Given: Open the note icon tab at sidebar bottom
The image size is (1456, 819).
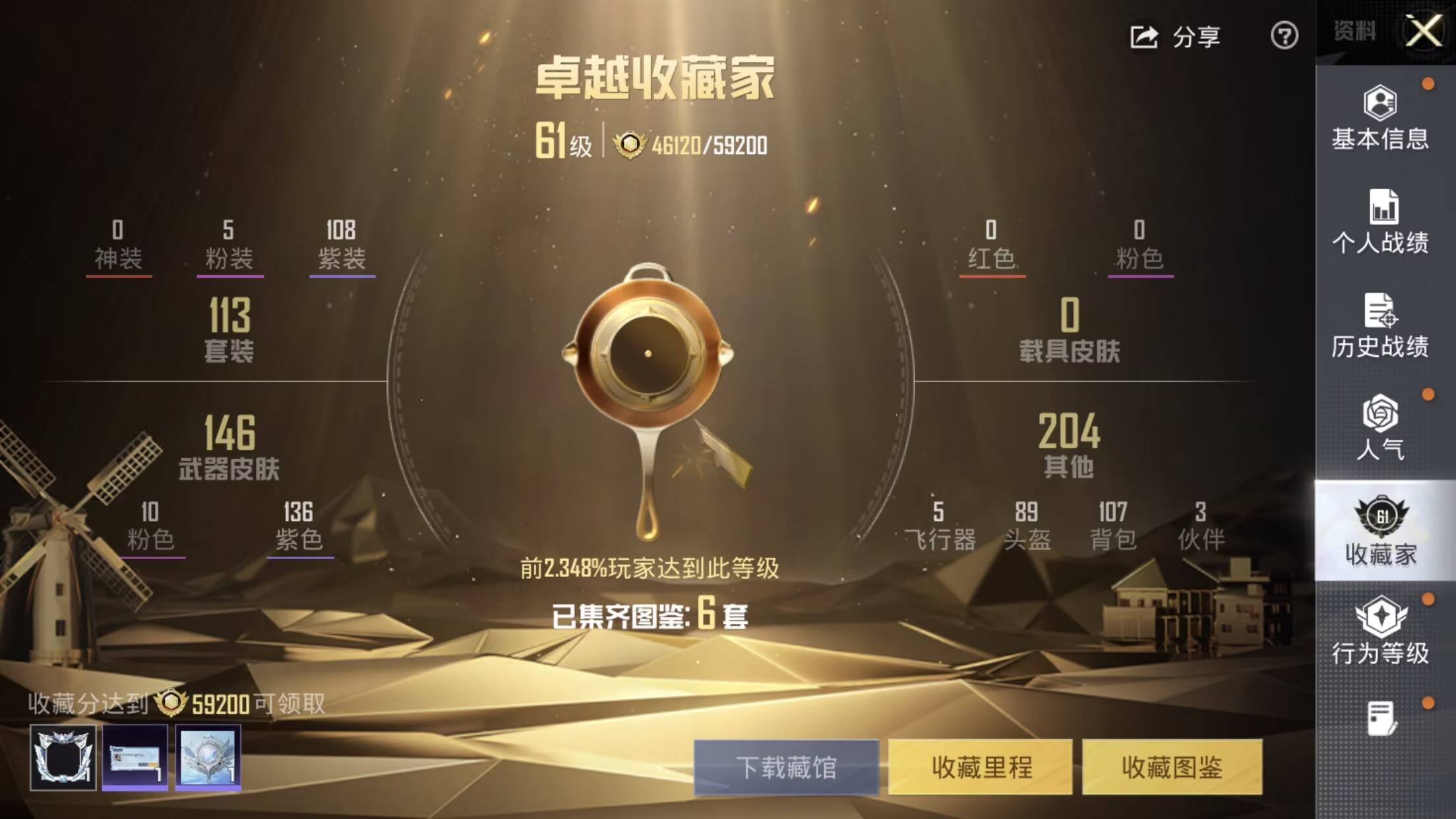Looking at the screenshot, I should pyautogui.click(x=1380, y=719).
